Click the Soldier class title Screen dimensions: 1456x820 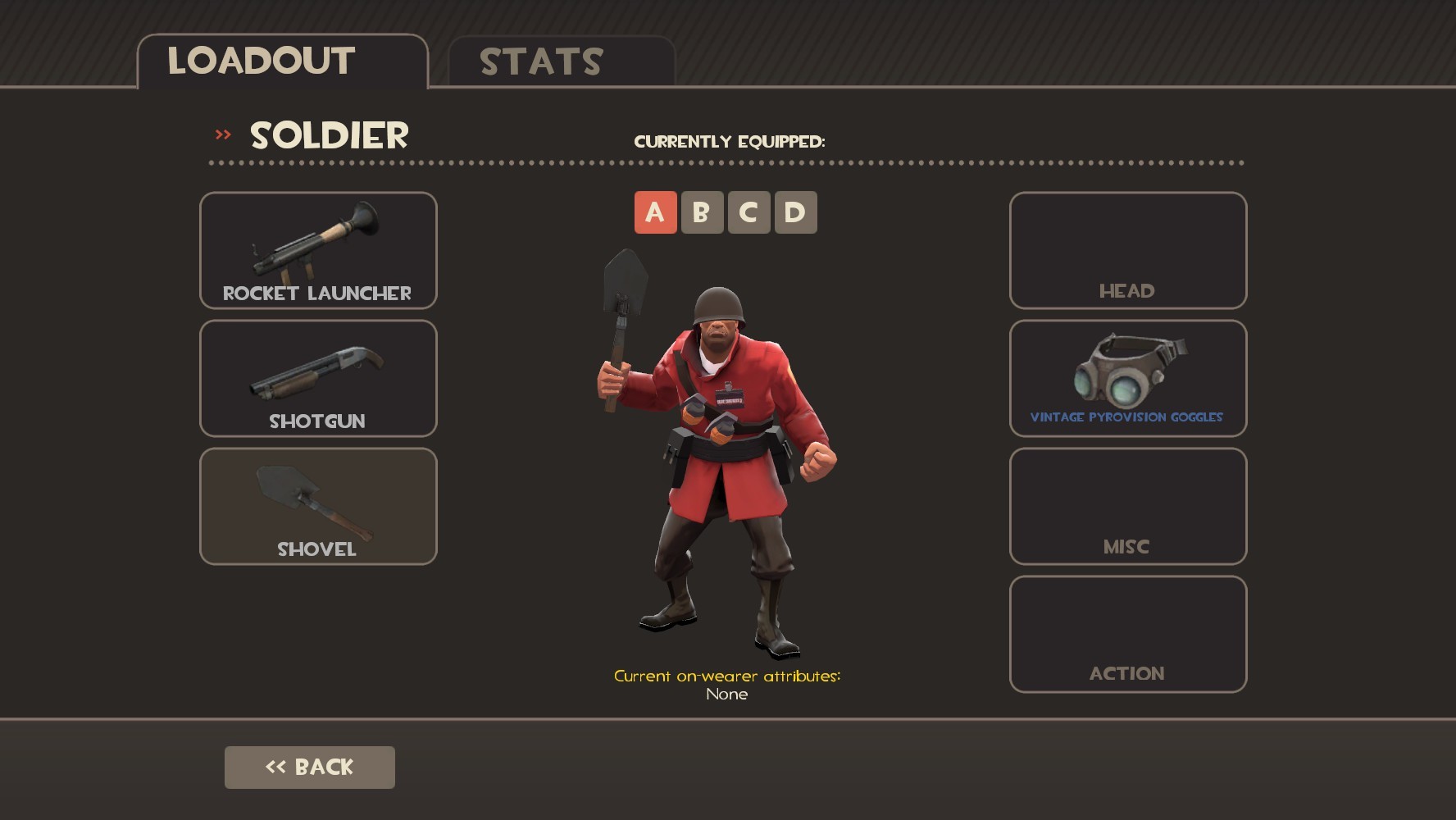pos(326,134)
